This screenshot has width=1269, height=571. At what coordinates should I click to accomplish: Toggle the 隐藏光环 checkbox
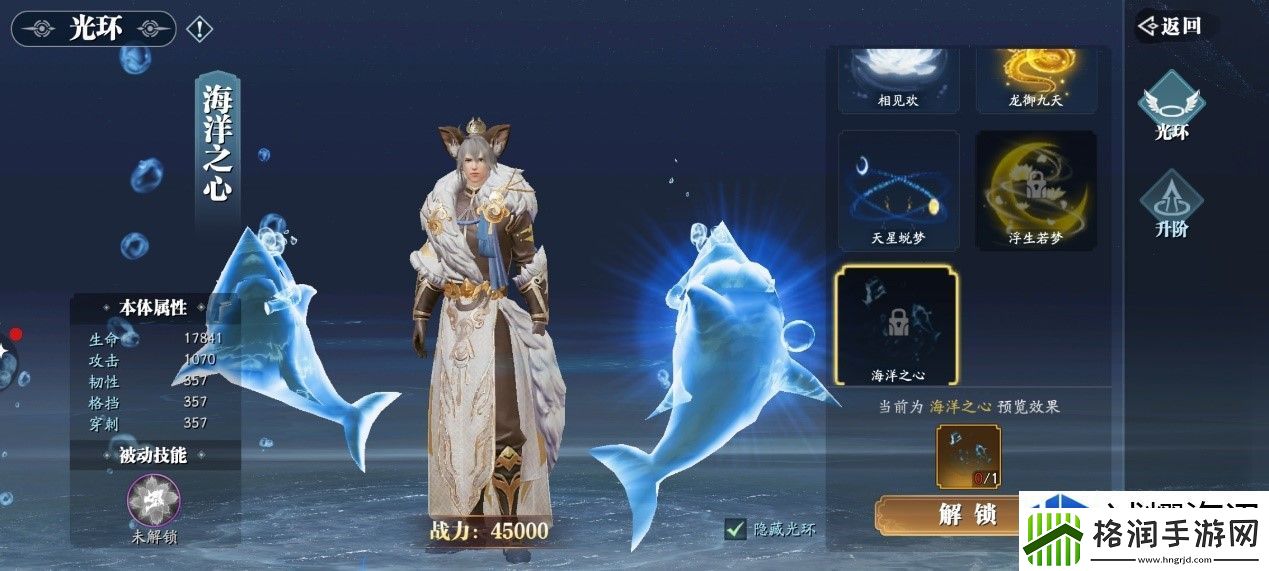point(736,529)
